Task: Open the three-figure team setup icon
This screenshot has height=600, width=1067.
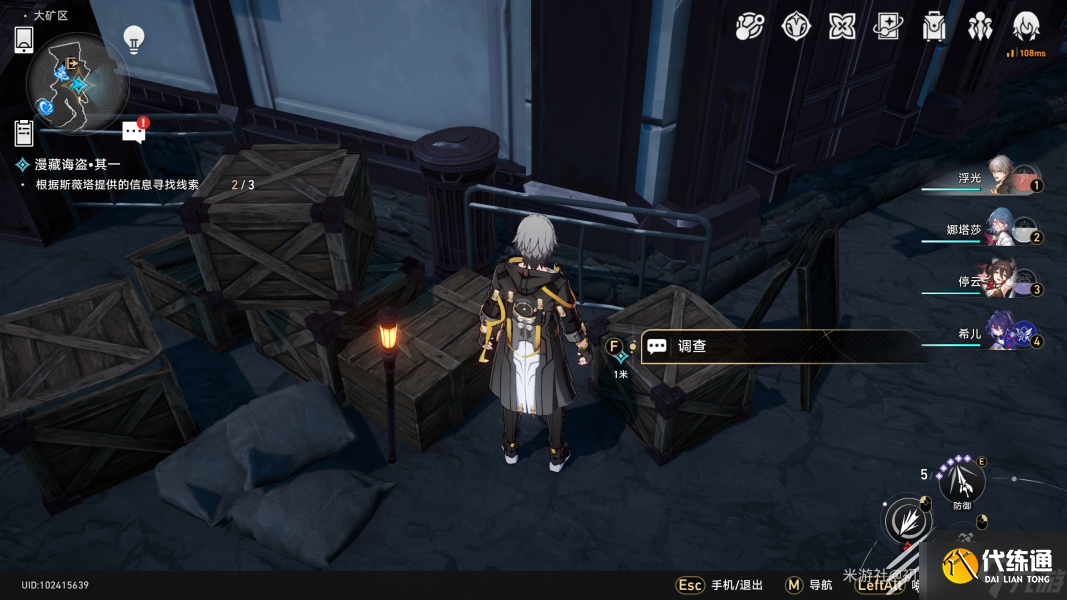Action: pos(980,27)
